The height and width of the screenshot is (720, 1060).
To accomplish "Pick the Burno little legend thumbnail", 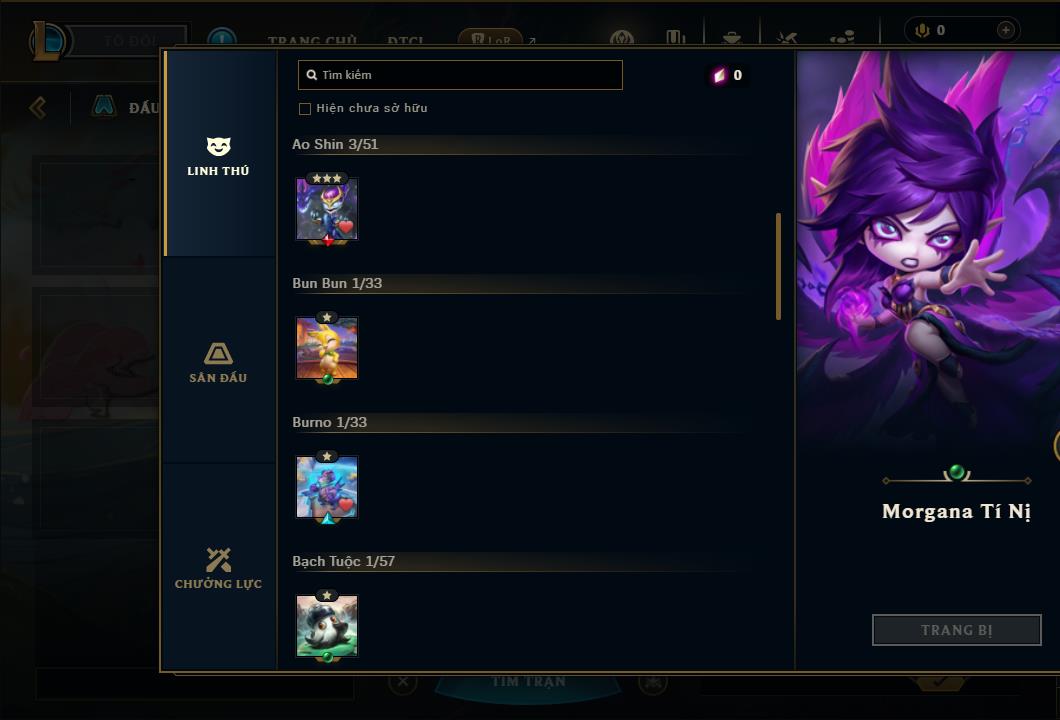I will pos(327,487).
